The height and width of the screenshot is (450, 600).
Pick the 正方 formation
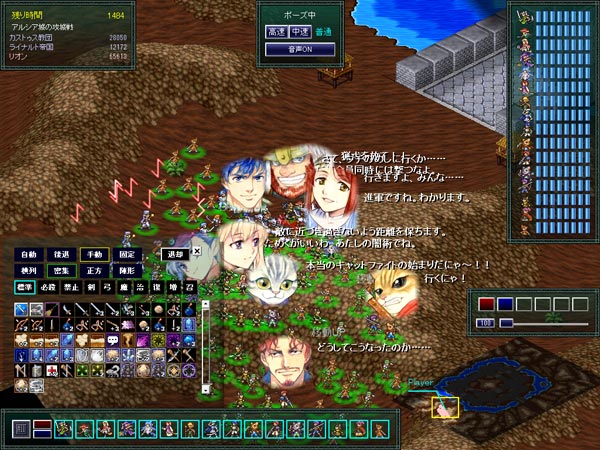[95, 271]
